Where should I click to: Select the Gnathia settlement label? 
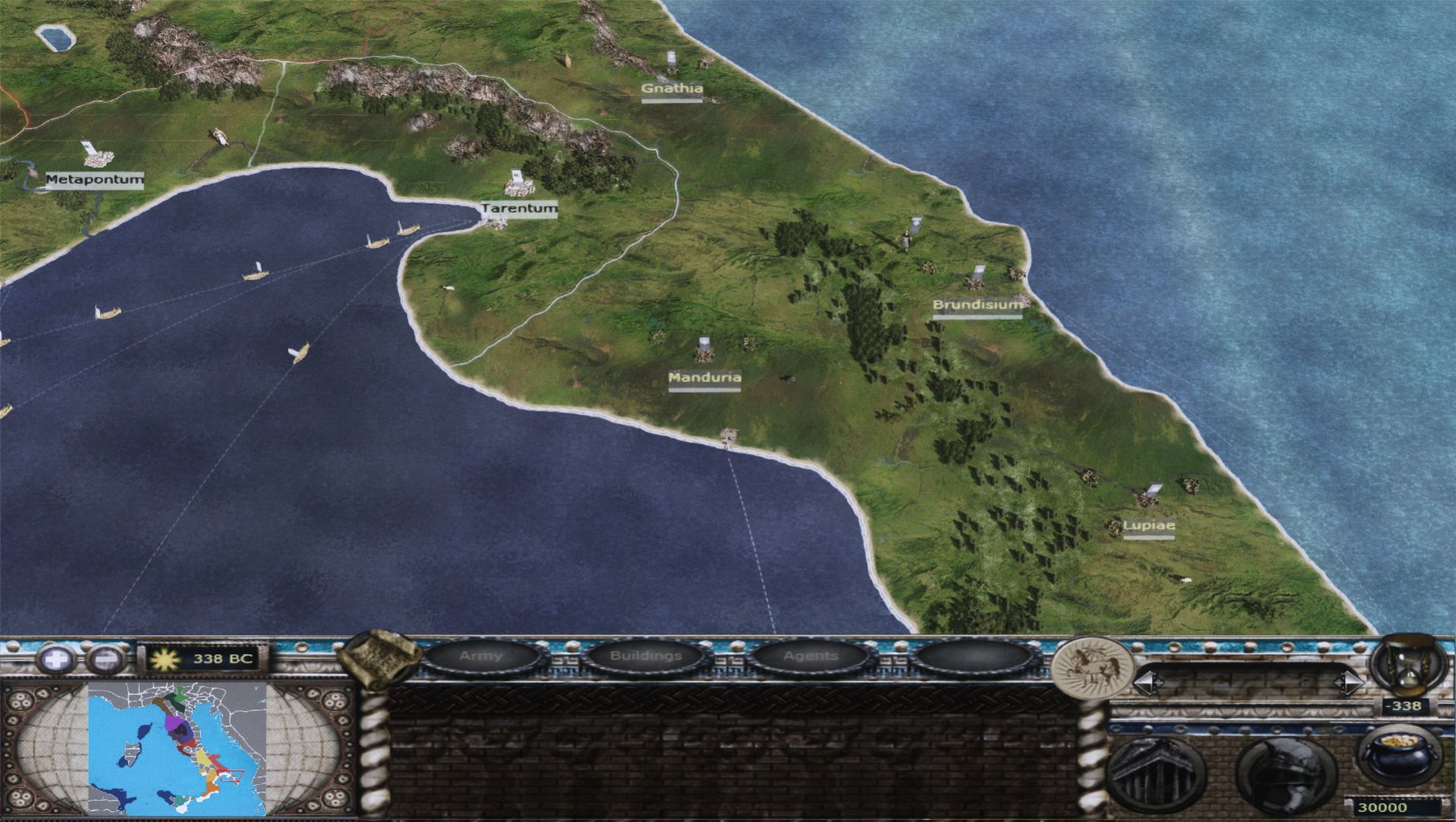coord(672,89)
